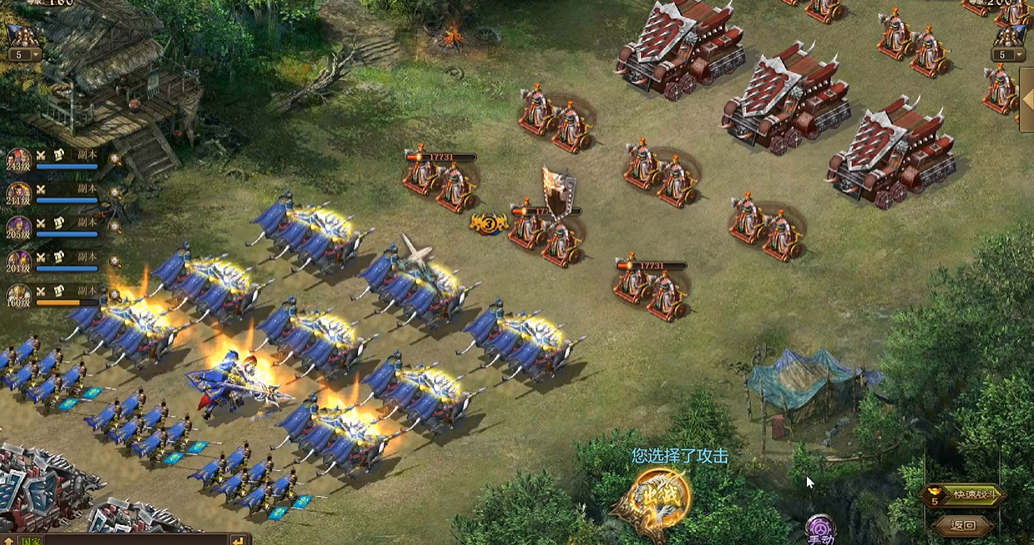Viewport: 1034px width, 545px height.
Task: Select the level 243 general portrait
Action: click(19, 160)
